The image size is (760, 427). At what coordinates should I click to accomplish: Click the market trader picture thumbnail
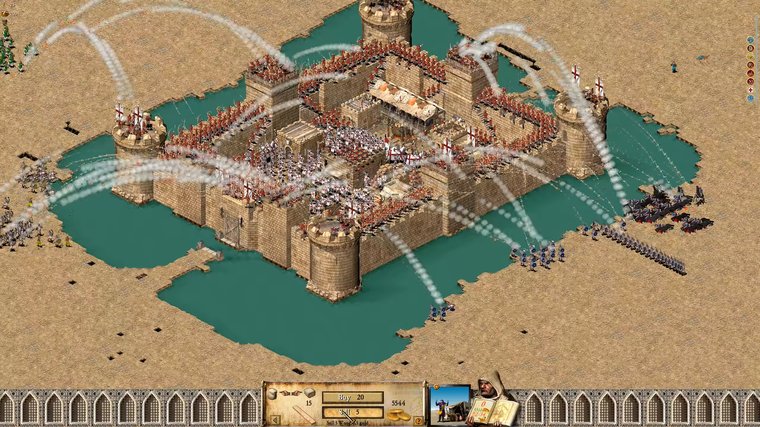(x=449, y=403)
